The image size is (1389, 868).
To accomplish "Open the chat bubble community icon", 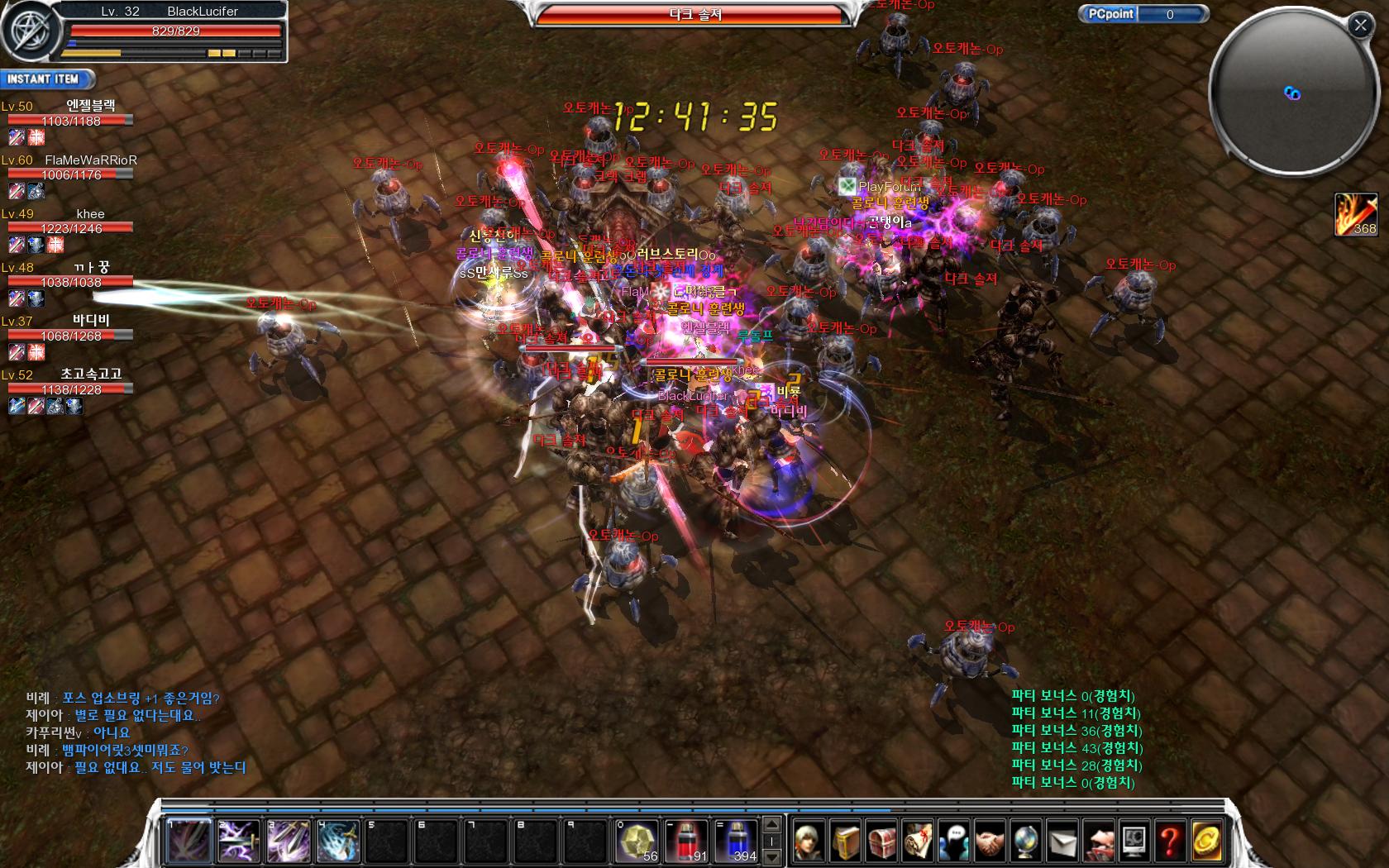I will [954, 842].
